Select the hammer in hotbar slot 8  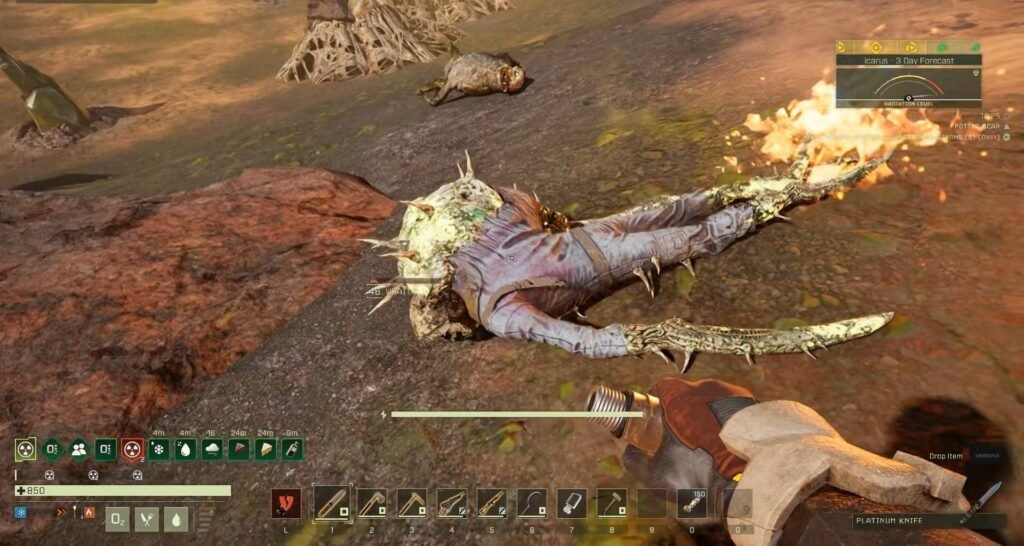pyautogui.click(x=611, y=503)
